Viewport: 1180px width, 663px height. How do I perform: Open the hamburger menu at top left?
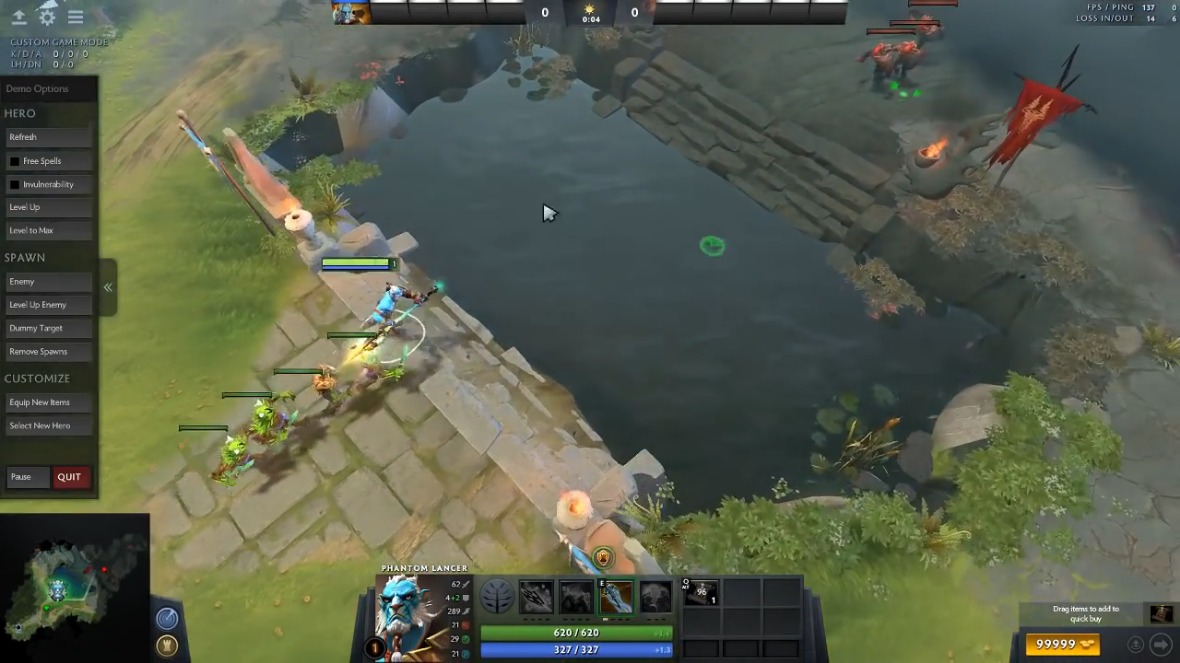[76, 17]
